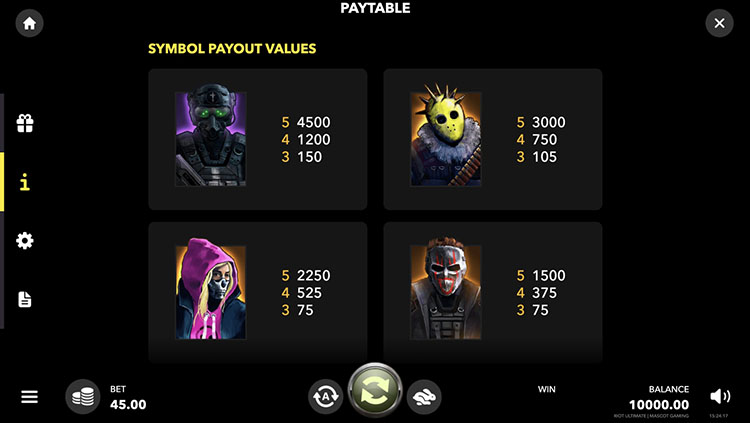Select the info paytable tab
Viewport: 750px width, 423px height.
coord(25,182)
